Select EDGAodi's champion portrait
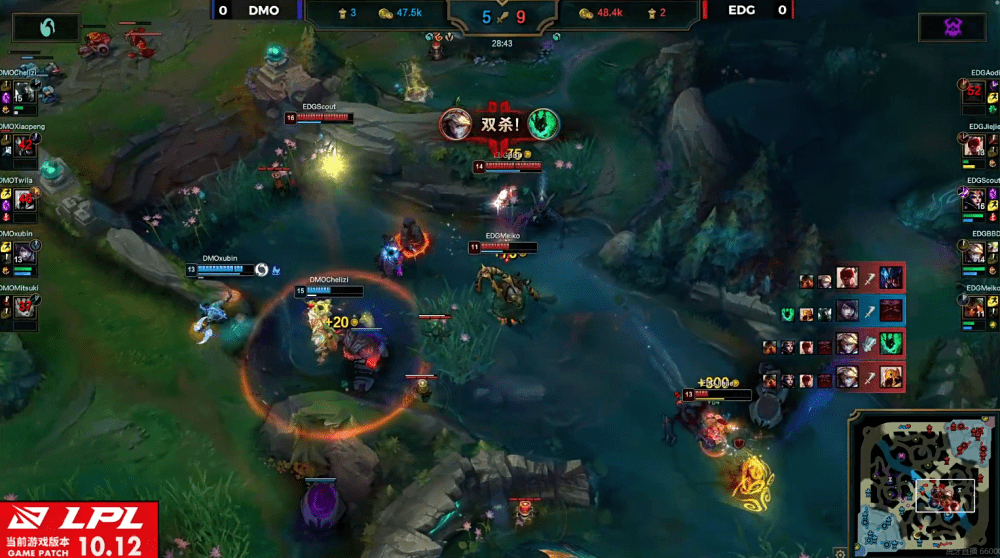1000x558 pixels. [x=974, y=93]
